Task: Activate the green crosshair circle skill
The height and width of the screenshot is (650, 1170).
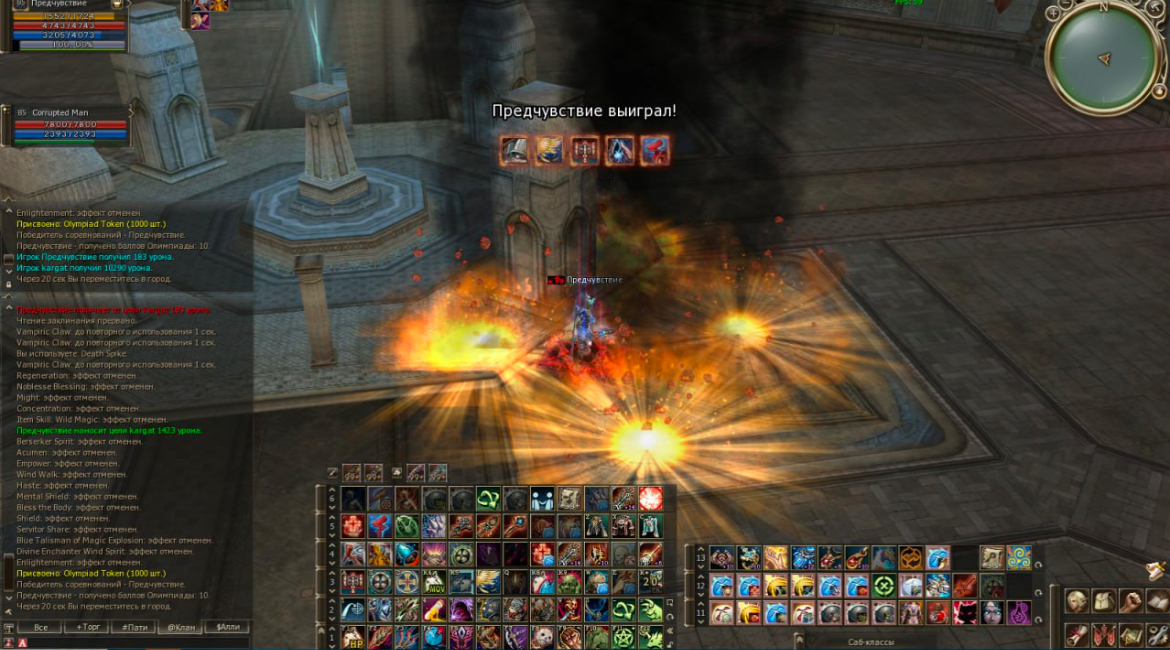Action: pos(883,585)
